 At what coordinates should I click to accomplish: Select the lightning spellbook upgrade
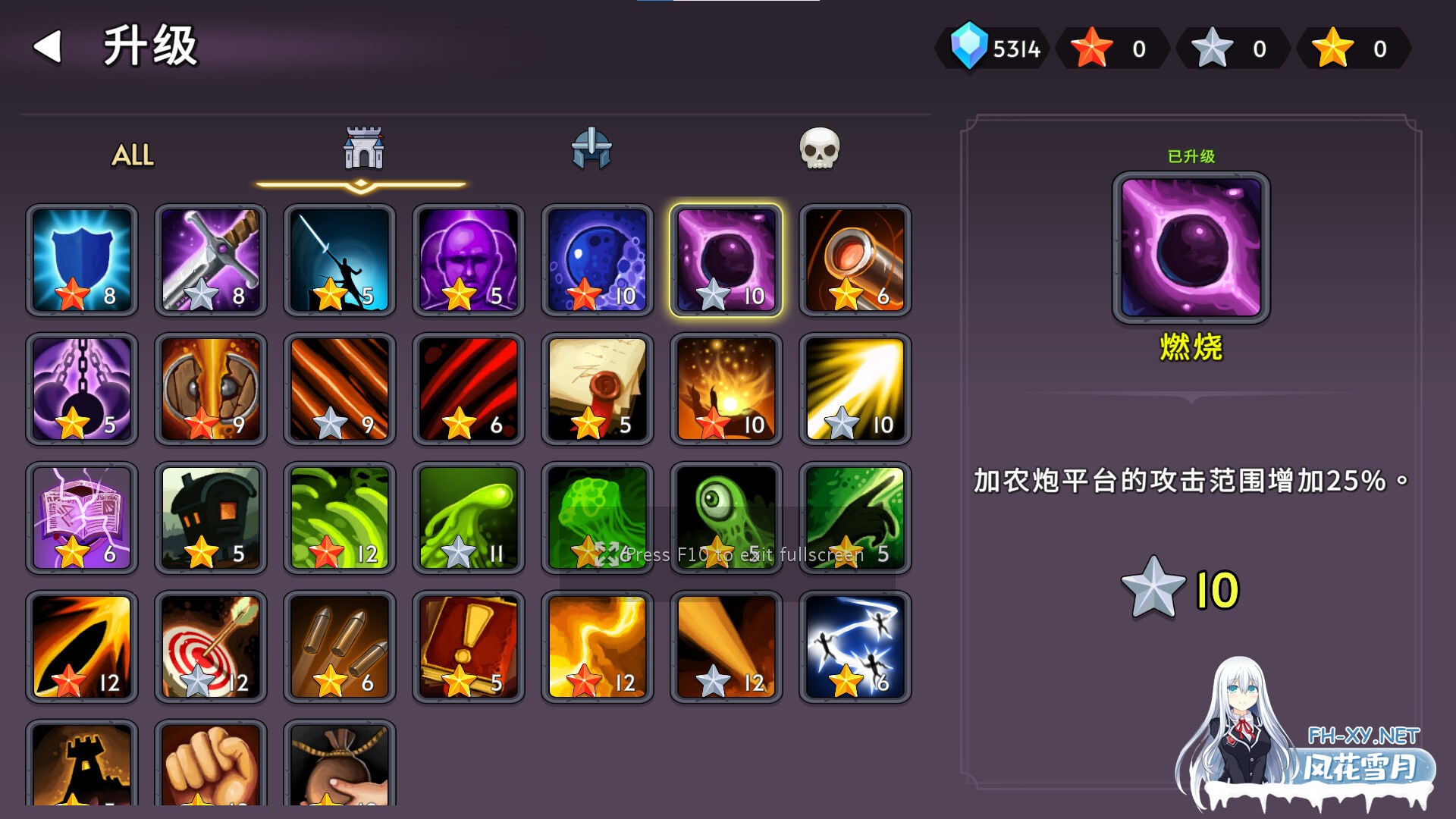click(x=81, y=518)
